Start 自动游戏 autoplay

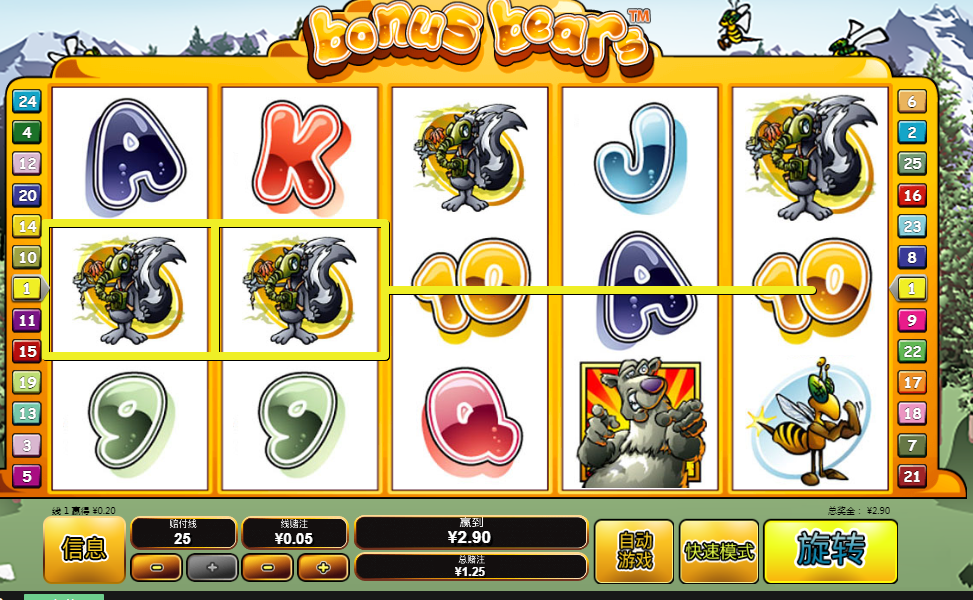click(x=635, y=551)
